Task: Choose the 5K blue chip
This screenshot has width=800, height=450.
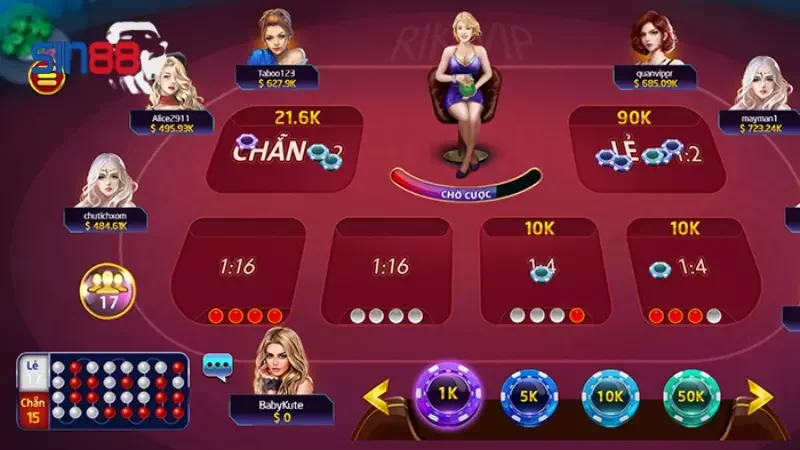Action: pos(528,396)
